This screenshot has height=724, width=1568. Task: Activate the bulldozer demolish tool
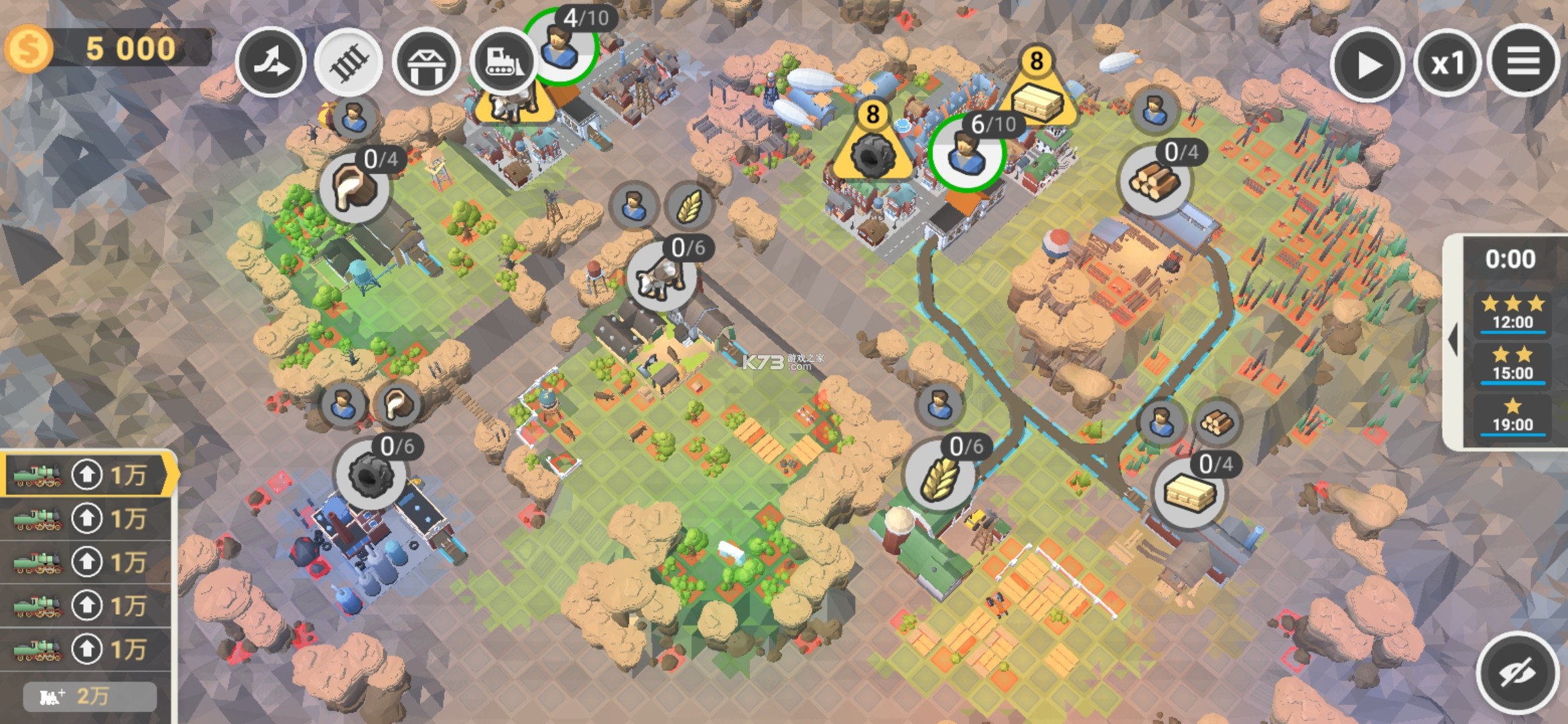(503, 63)
